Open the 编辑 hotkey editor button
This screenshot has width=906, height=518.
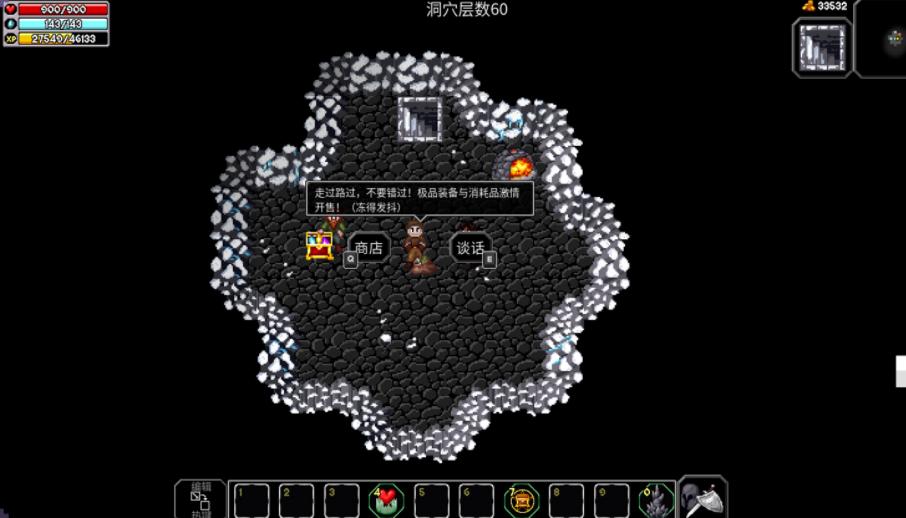200,499
